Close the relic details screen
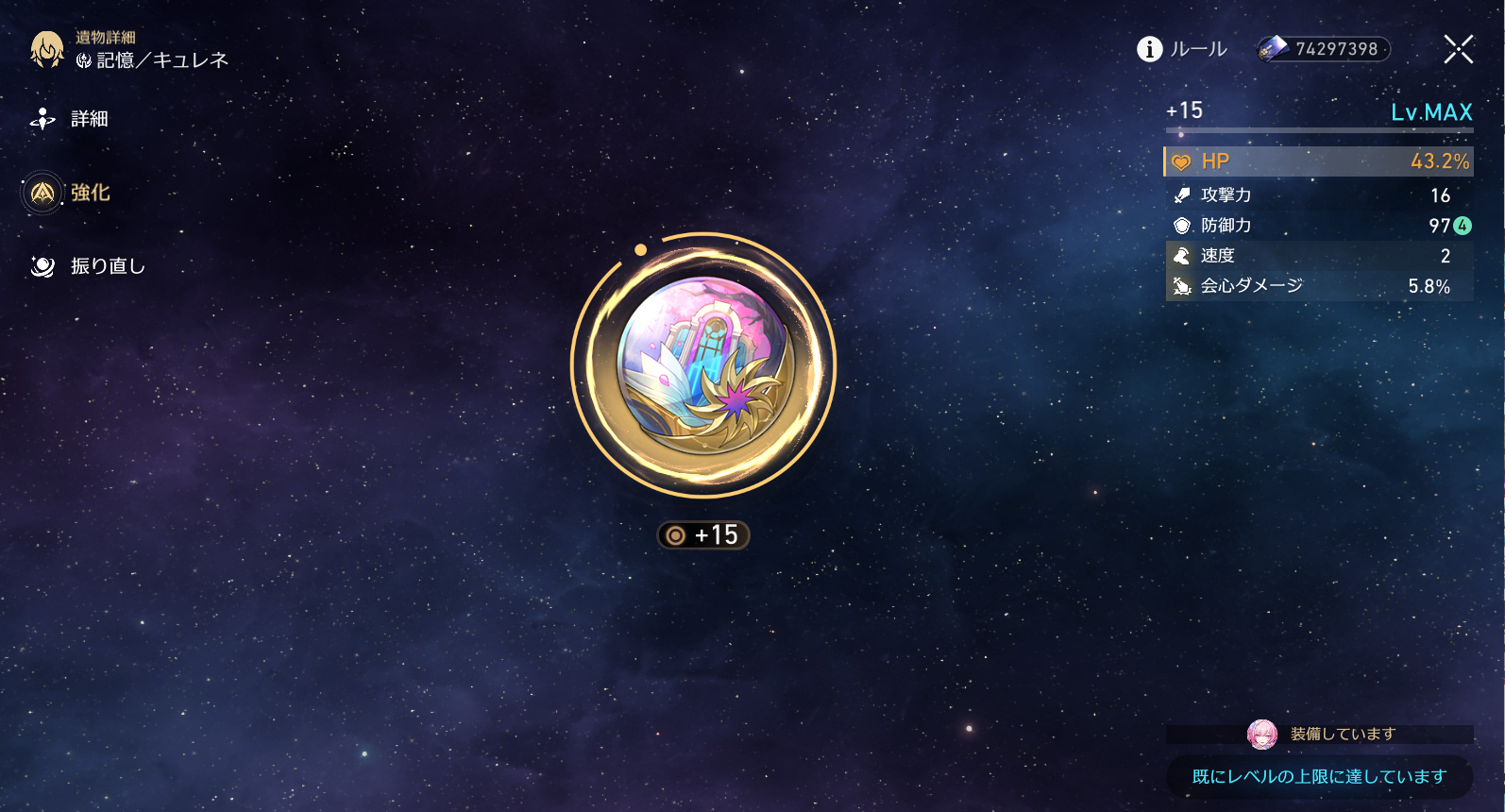This screenshot has height=812, width=1505. tap(1458, 49)
